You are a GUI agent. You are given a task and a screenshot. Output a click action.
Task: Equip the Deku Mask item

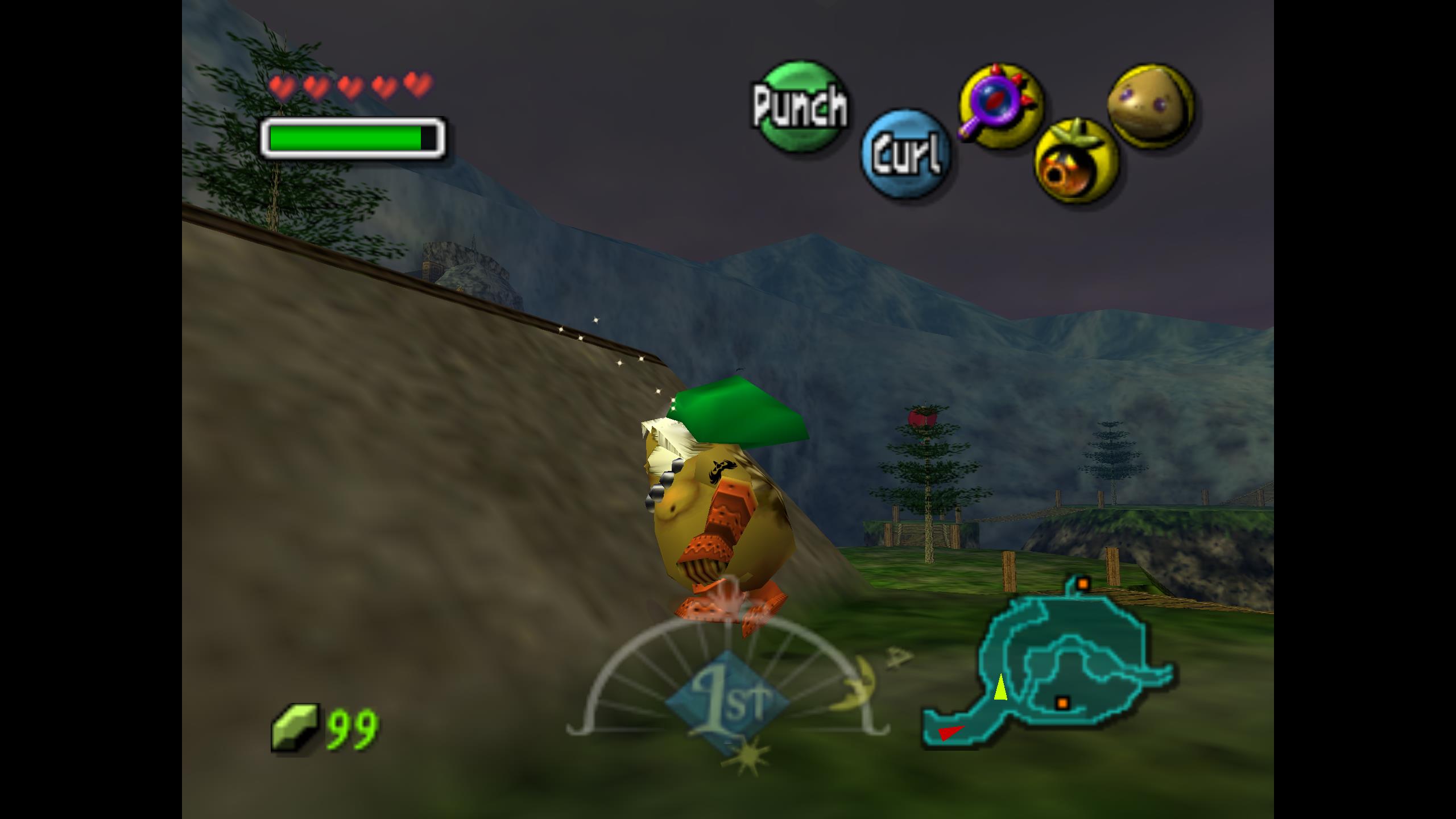(x=1076, y=163)
